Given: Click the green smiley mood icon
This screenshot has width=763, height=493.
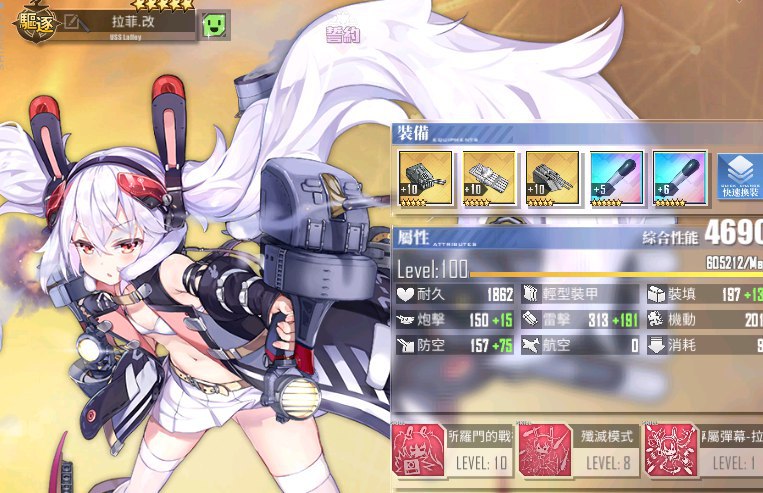Looking at the screenshot, I should click(x=214, y=23).
